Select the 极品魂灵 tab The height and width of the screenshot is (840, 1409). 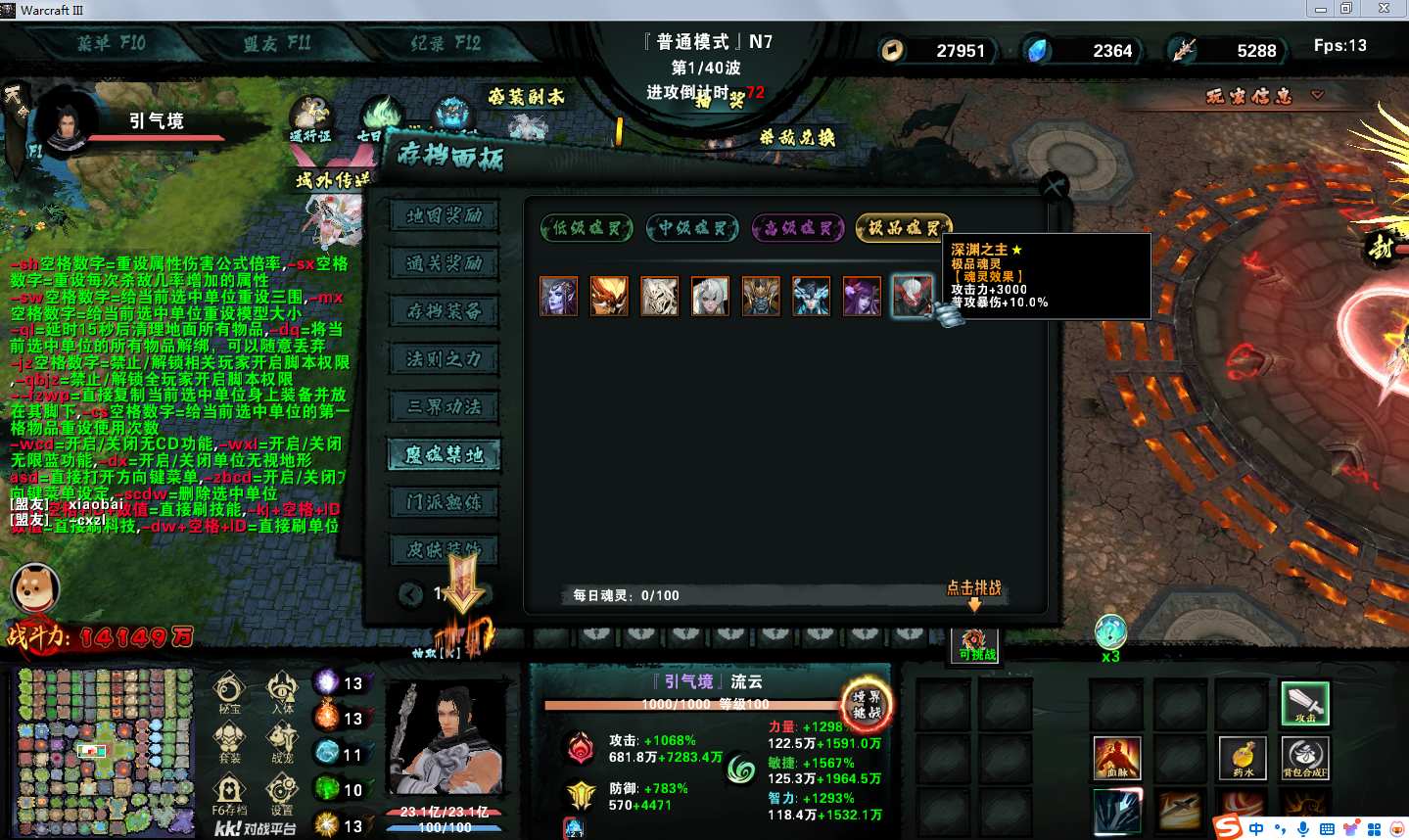click(x=903, y=228)
